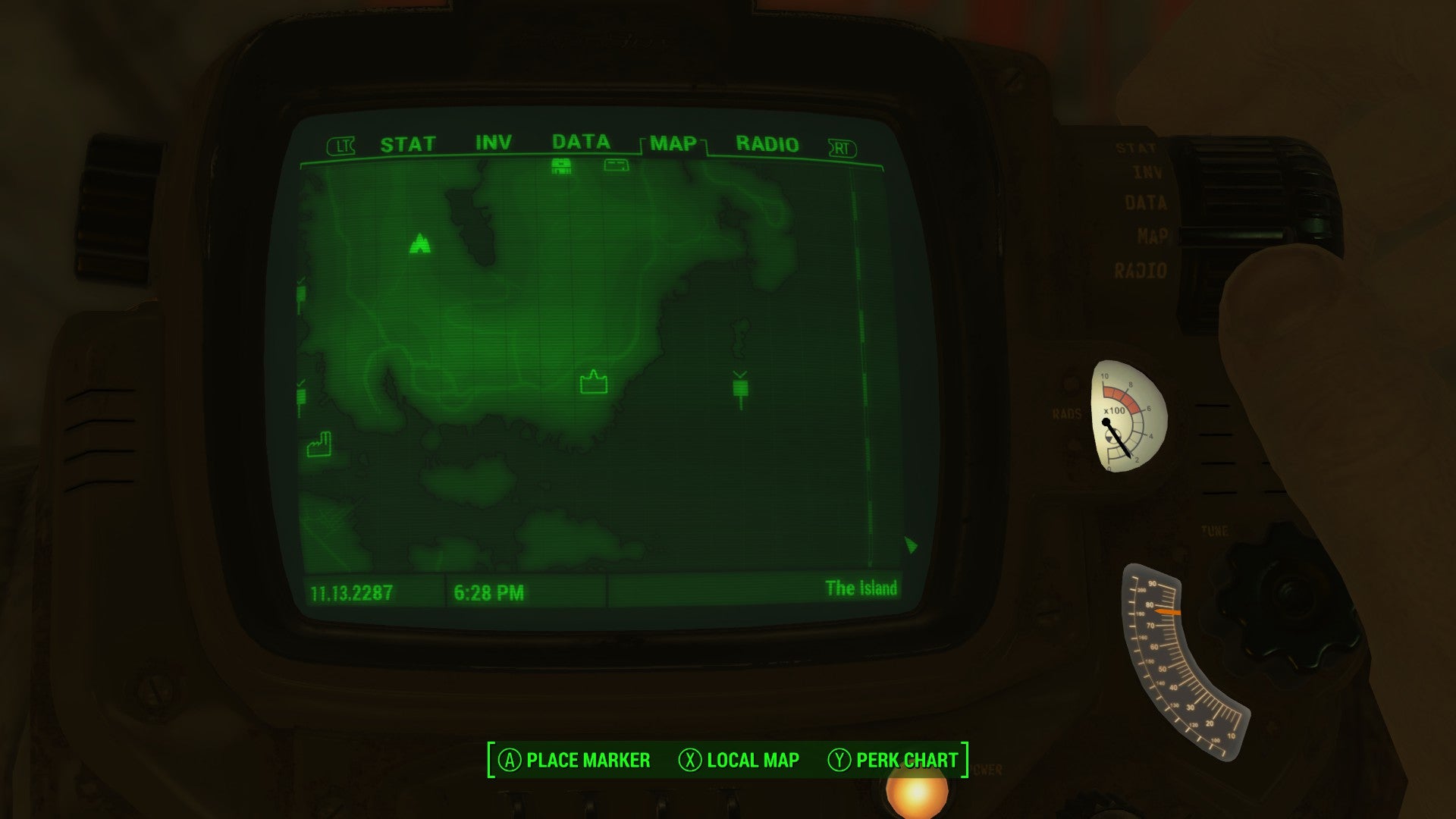1456x819 pixels.
Task: Click the holotape icon at the top of map
Action: tap(616, 166)
